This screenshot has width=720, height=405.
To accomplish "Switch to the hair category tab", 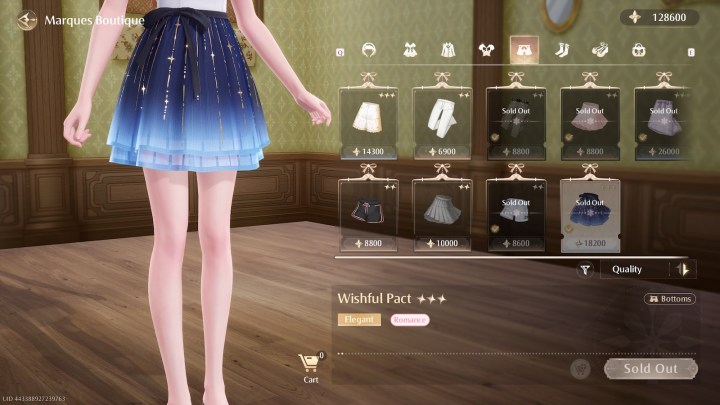I will pyautogui.click(x=371, y=49).
